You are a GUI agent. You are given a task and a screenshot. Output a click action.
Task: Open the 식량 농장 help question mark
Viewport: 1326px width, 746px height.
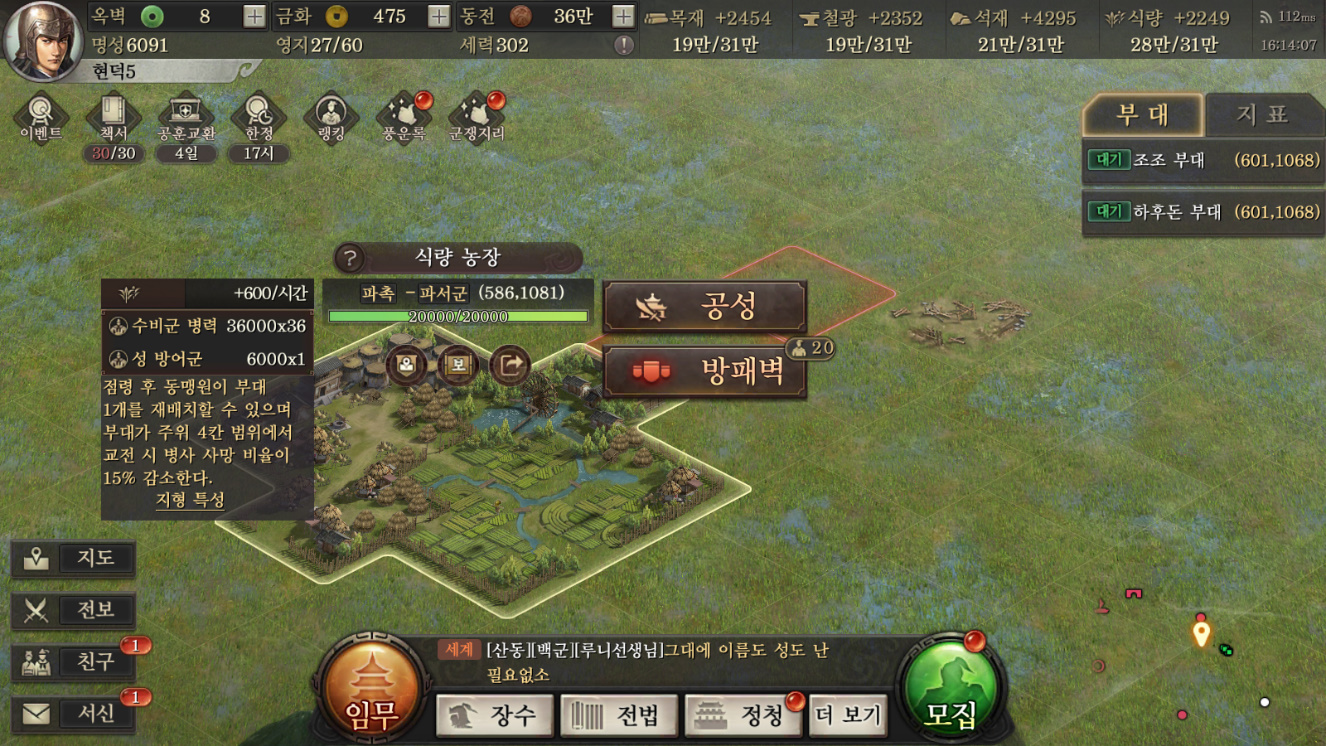pos(350,259)
